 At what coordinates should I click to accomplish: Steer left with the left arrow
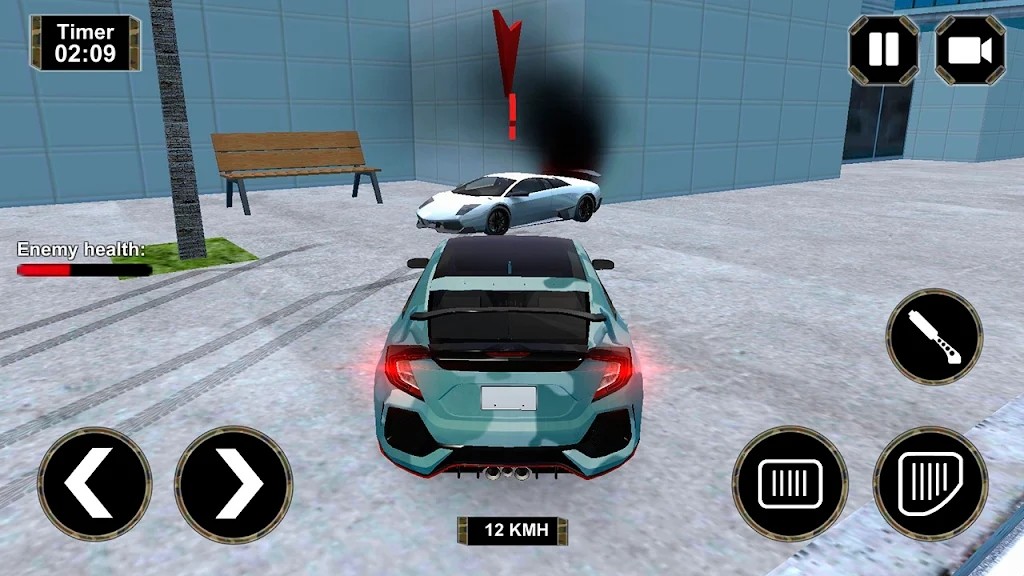[x=94, y=484]
